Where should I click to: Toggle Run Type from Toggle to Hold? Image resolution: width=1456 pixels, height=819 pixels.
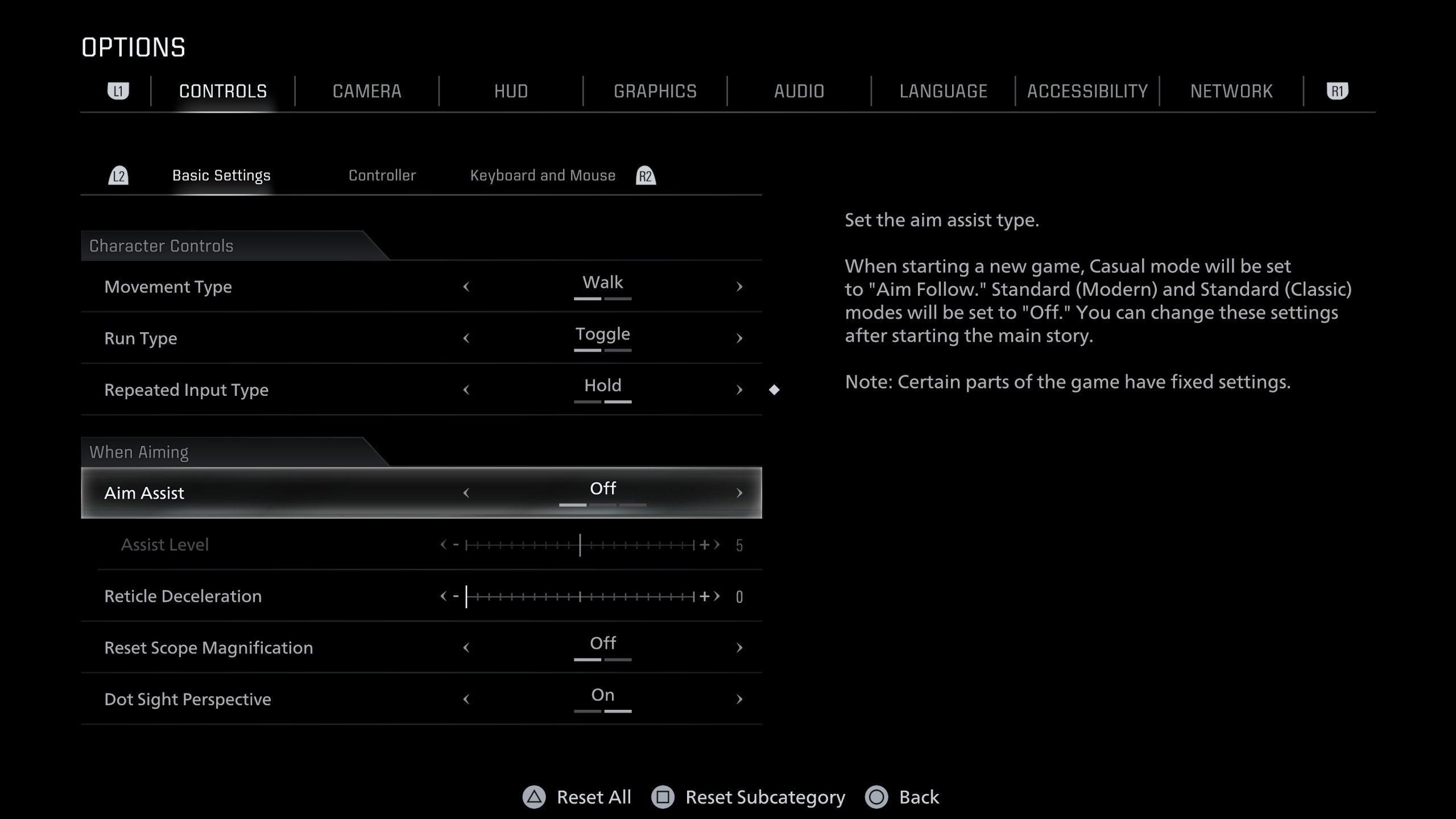[739, 338]
